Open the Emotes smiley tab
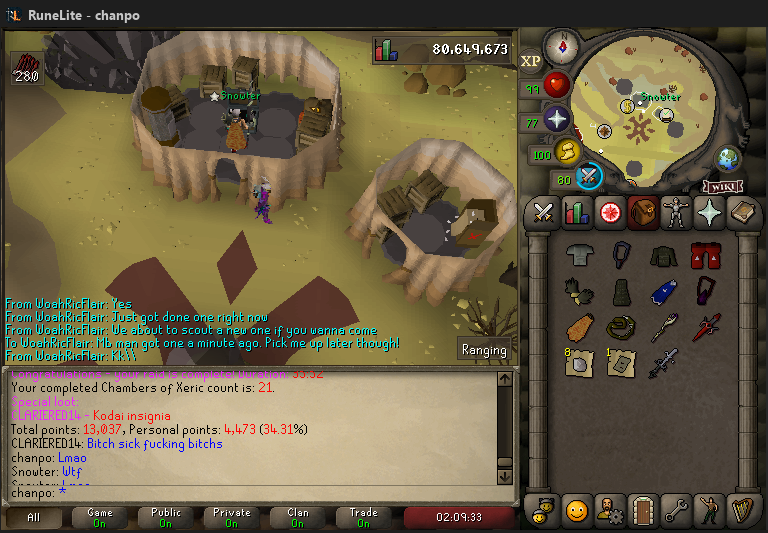Viewport: 768px width, 533px height. click(576, 510)
